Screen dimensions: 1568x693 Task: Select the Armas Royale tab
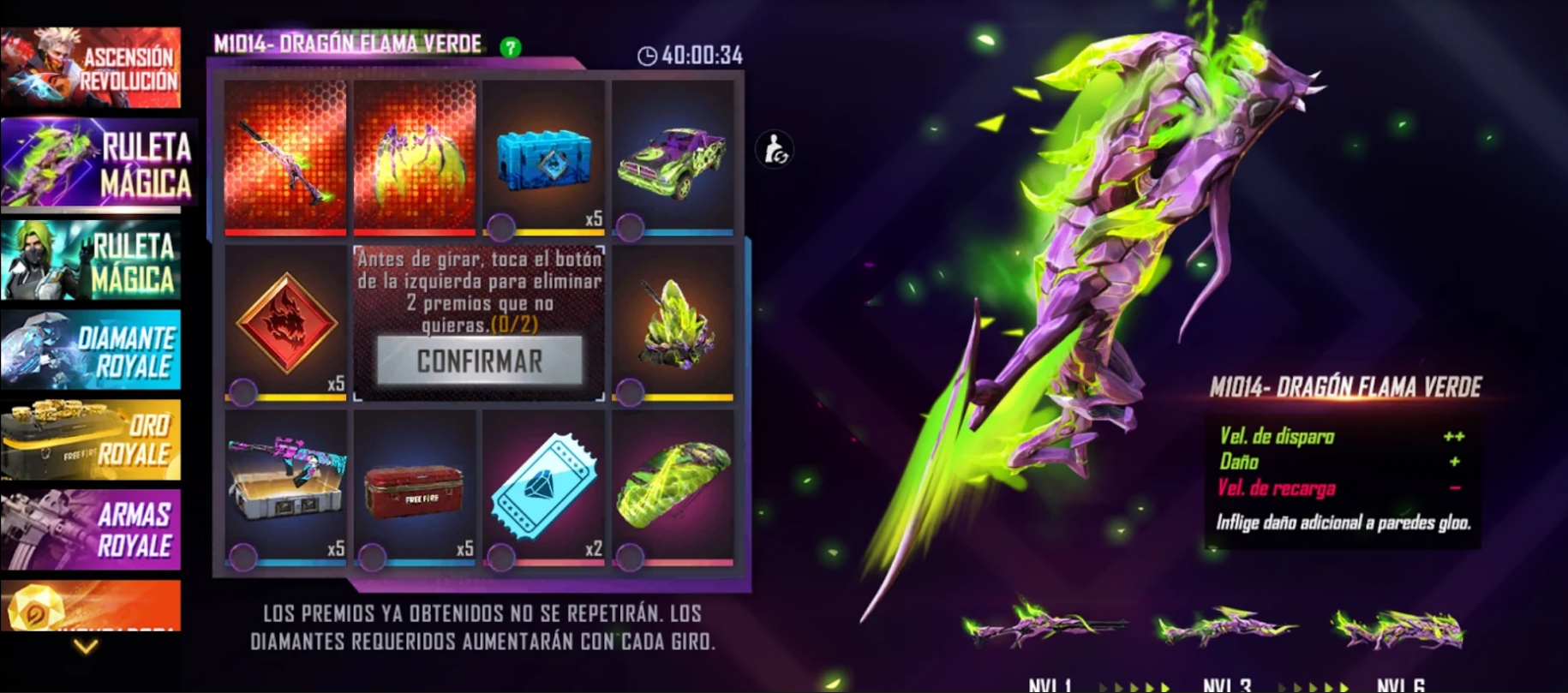coord(91,529)
